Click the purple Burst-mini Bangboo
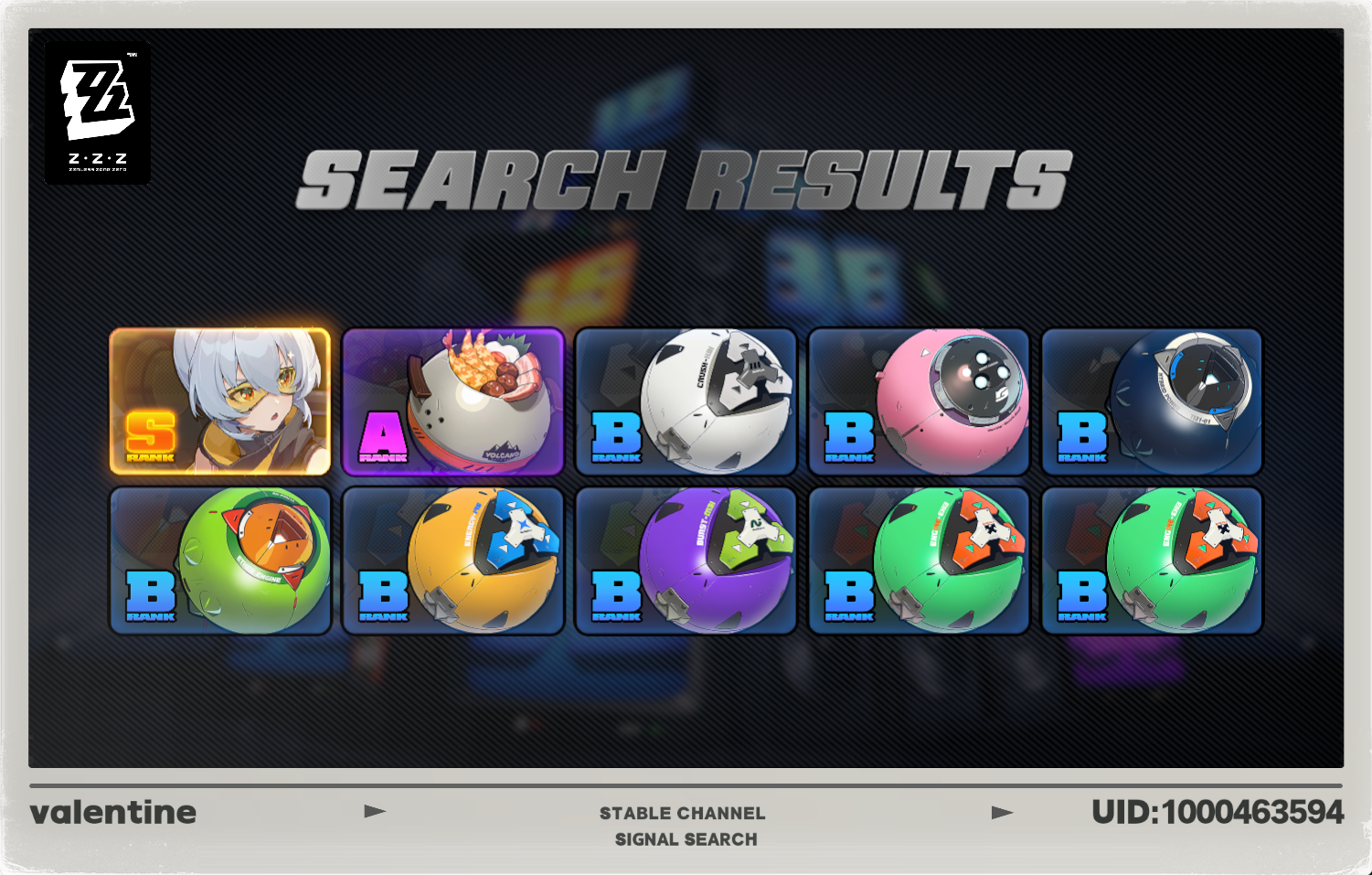1372x875 pixels. point(686,560)
